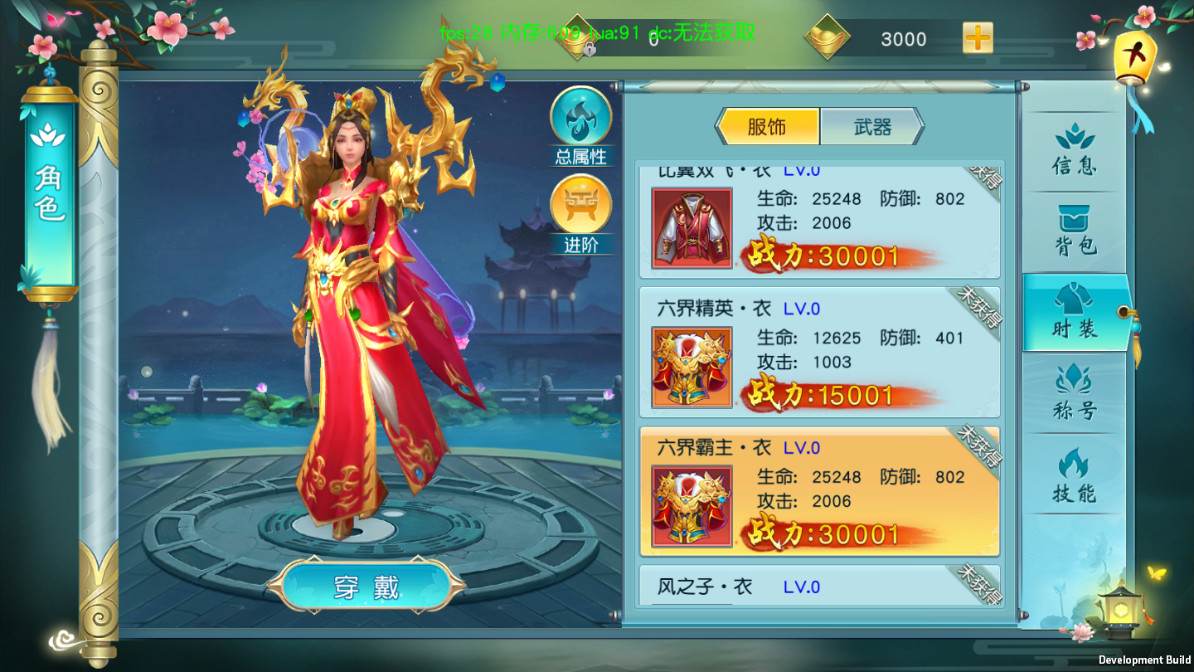Switch to the 武器 tab
Screen dimensions: 1194x672
872,127
